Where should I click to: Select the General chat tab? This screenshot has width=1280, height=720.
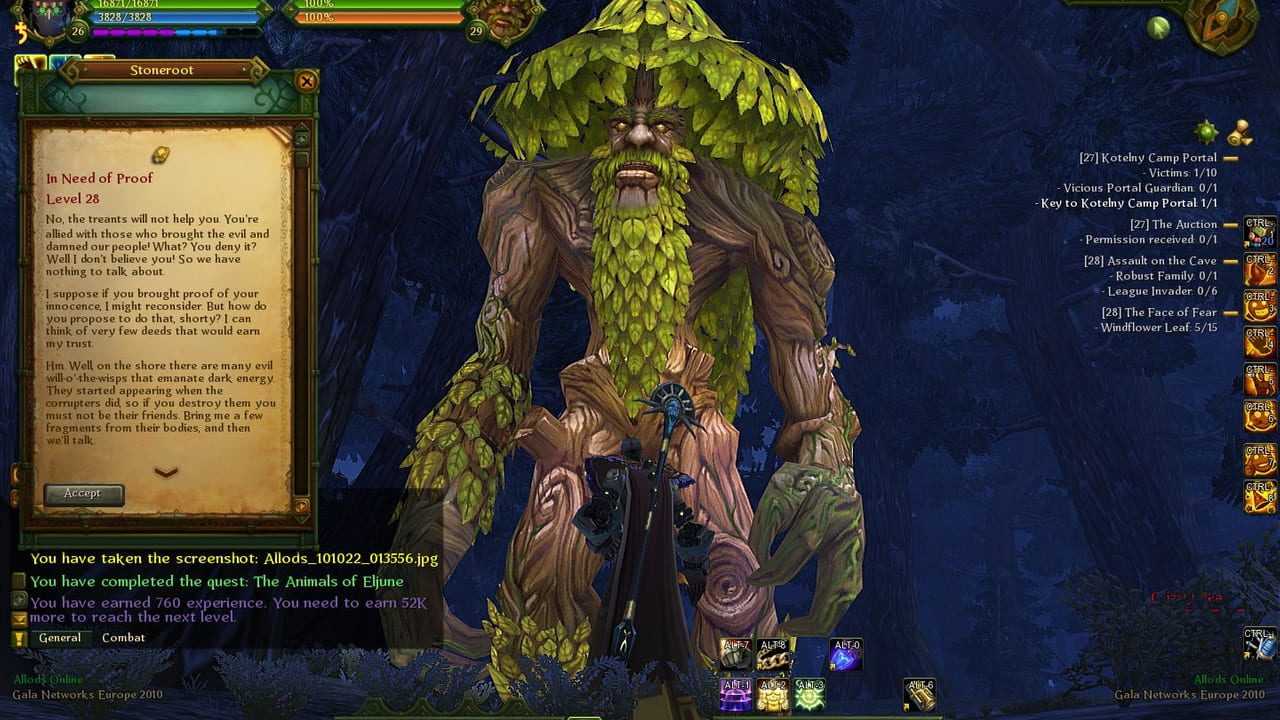click(60, 638)
